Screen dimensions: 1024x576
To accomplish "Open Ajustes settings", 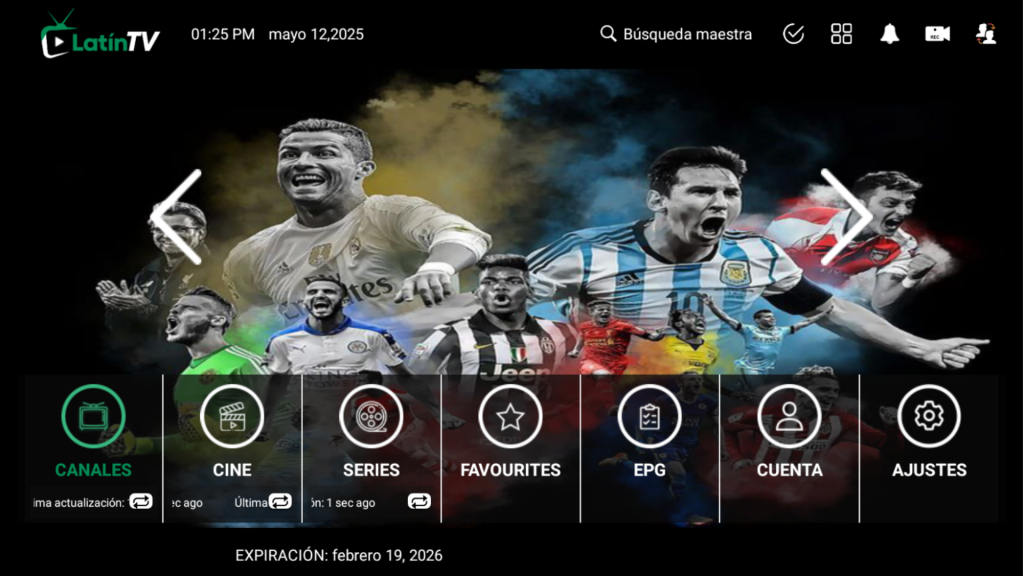I will point(929,430).
